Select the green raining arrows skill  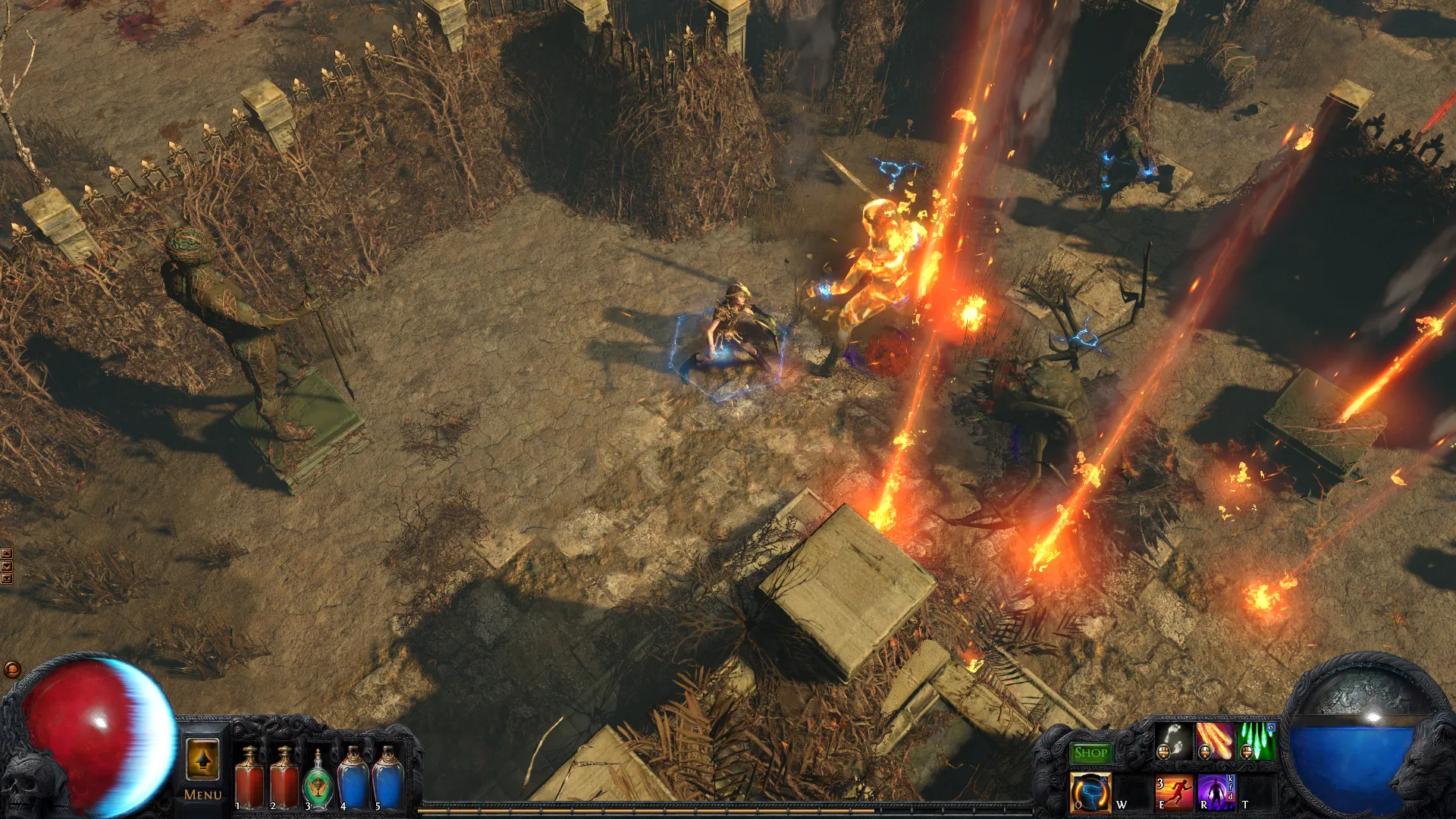coord(1256,741)
